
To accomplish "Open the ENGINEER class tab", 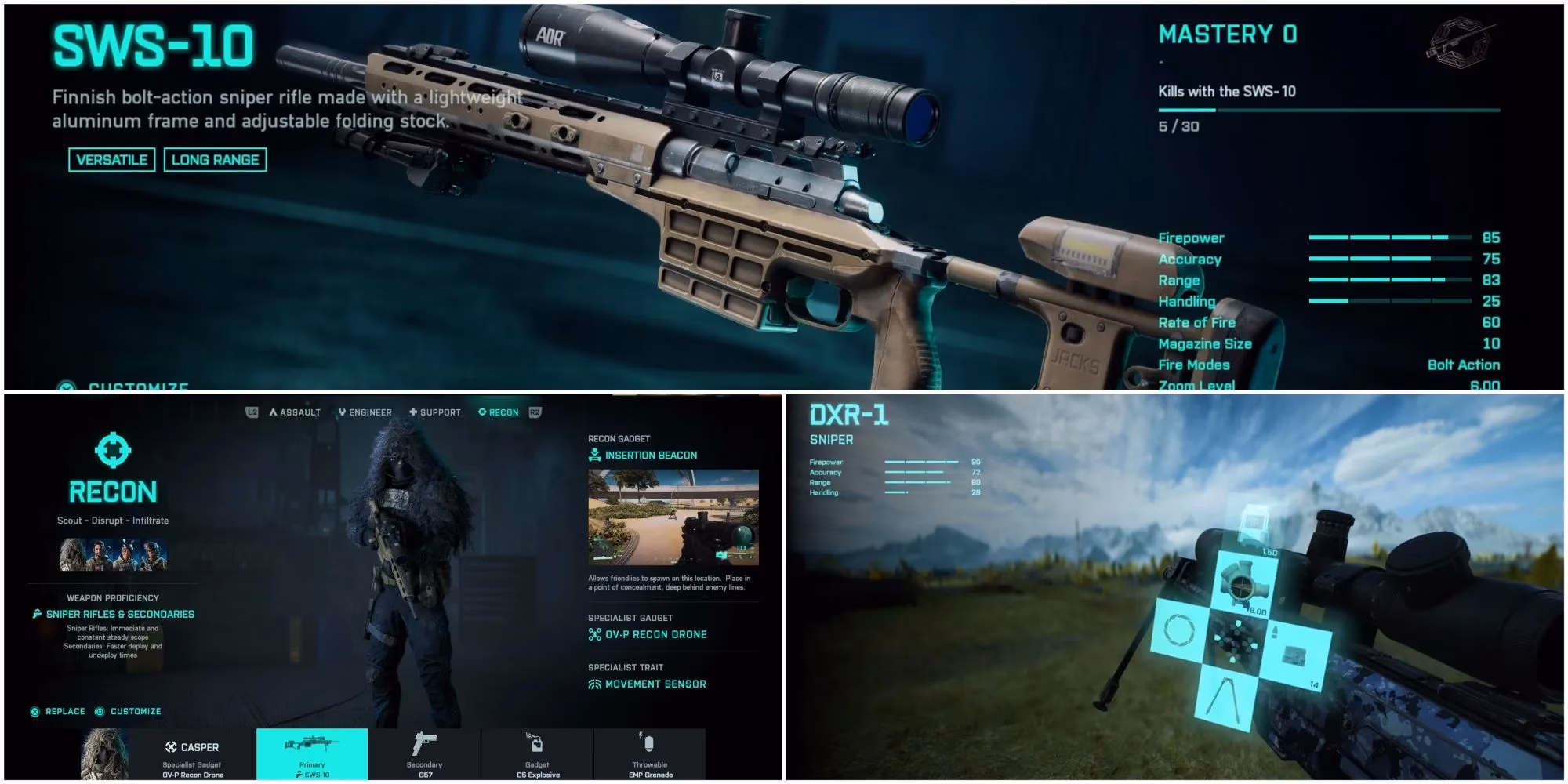I will [x=366, y=412].
